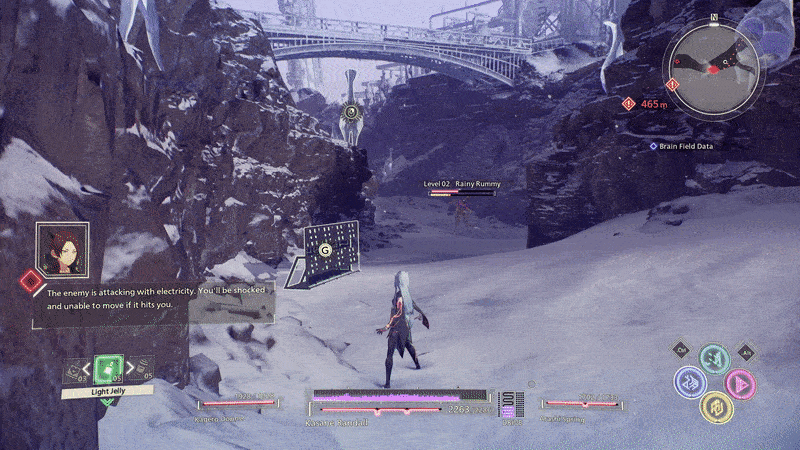
Task: Select the item slot left of Light Jelly
Action: [x=73, y=372]
